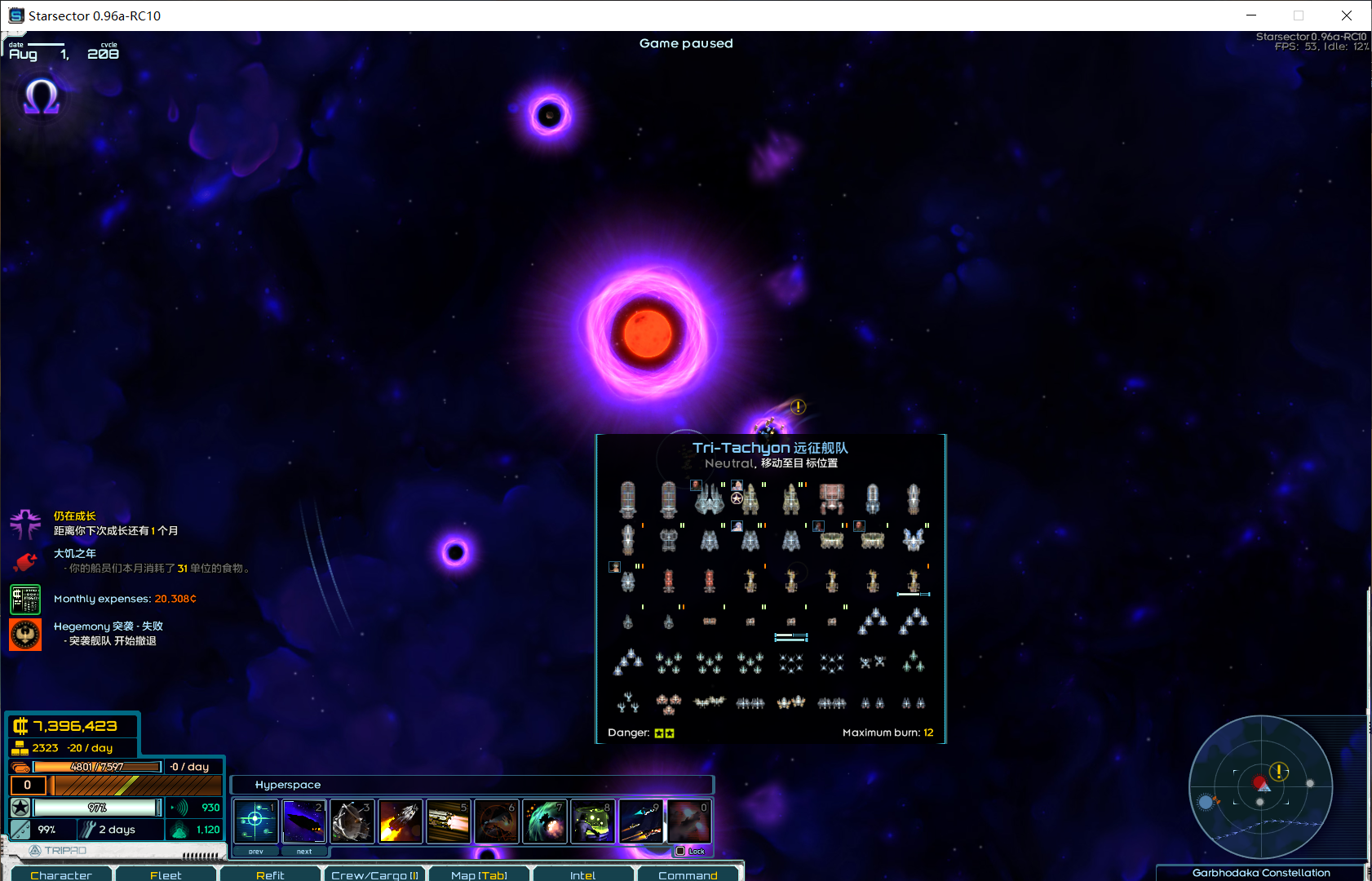This screenshot has height=881, width=1372.
Task: Activate ability slot 1 with the targeting reticle
Action: click(x=255, y=821)
